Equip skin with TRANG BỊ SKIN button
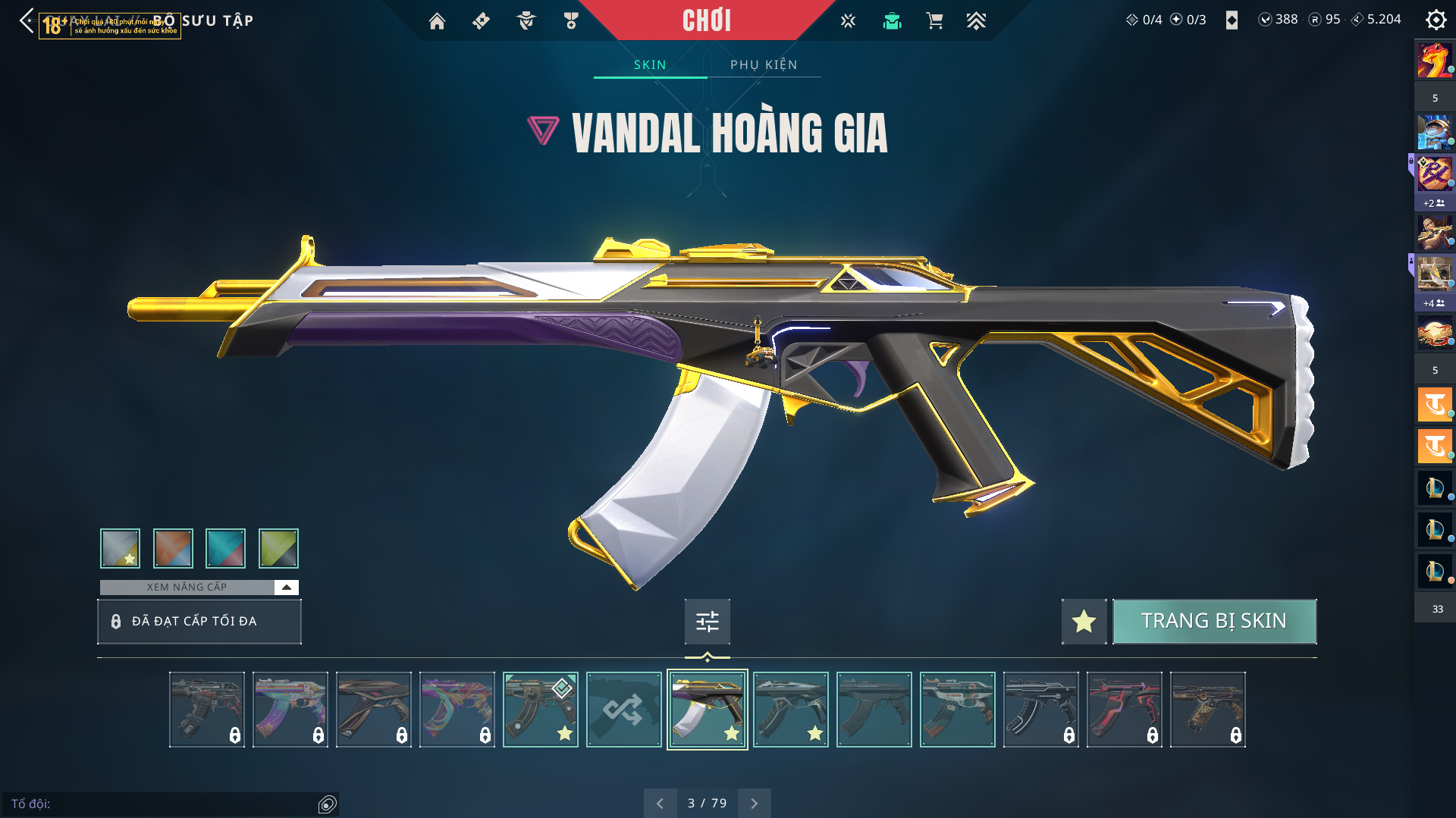The image size is (1456, 818). tap(1213, 621)
